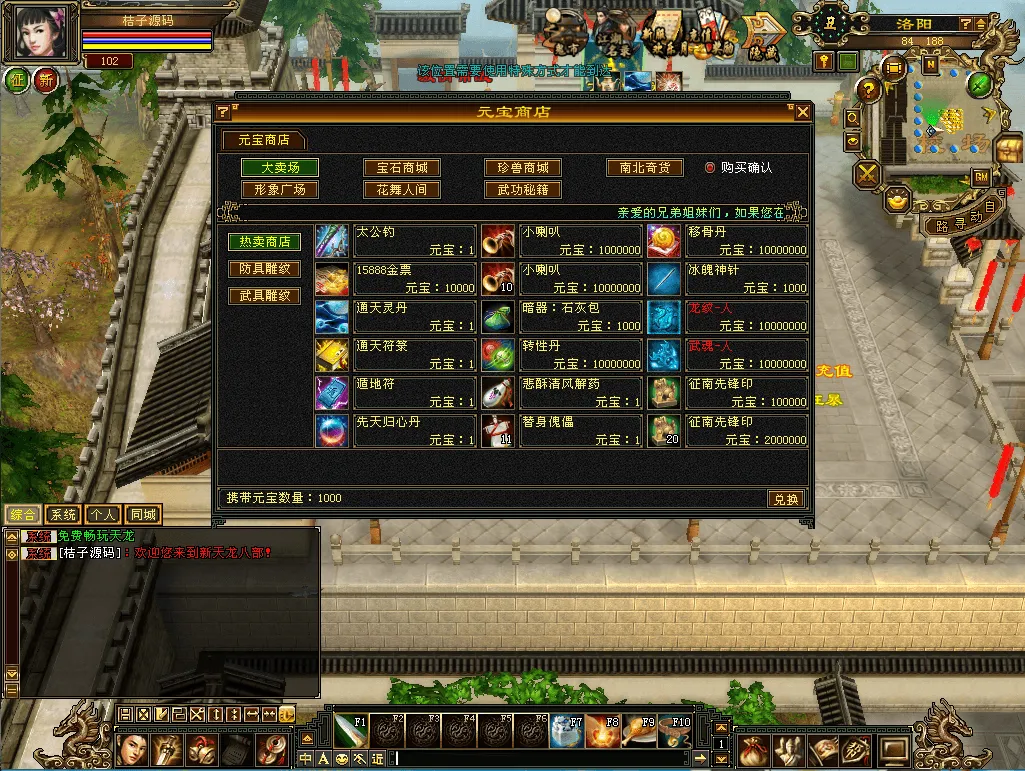The height and width of the screenshot is (771, 1025).
Task: Select the 遁地符 shop item
Action: (396, 393)
